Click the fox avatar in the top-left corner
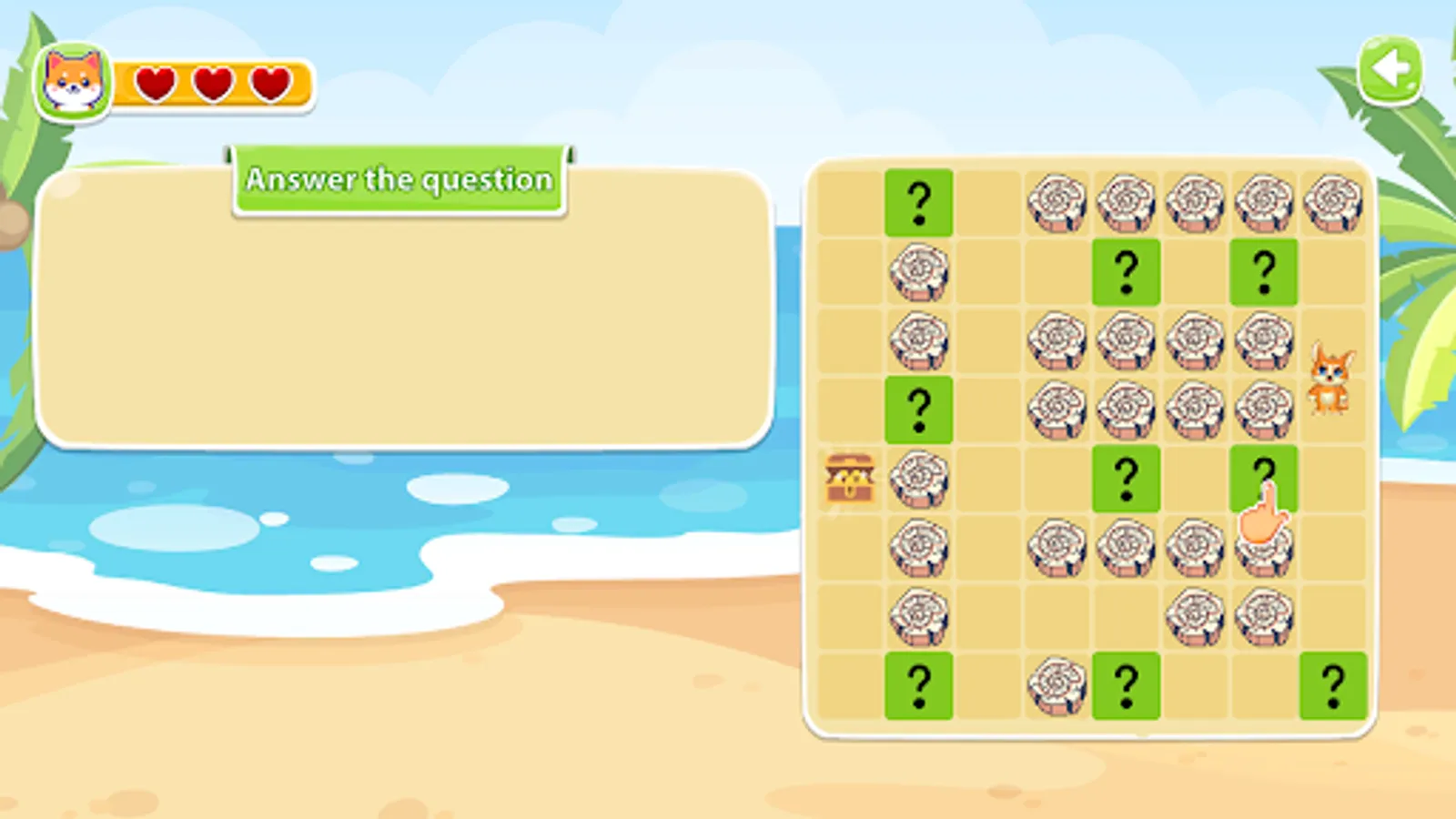This screenshot has width=1456, height=819. click(73, 82)
